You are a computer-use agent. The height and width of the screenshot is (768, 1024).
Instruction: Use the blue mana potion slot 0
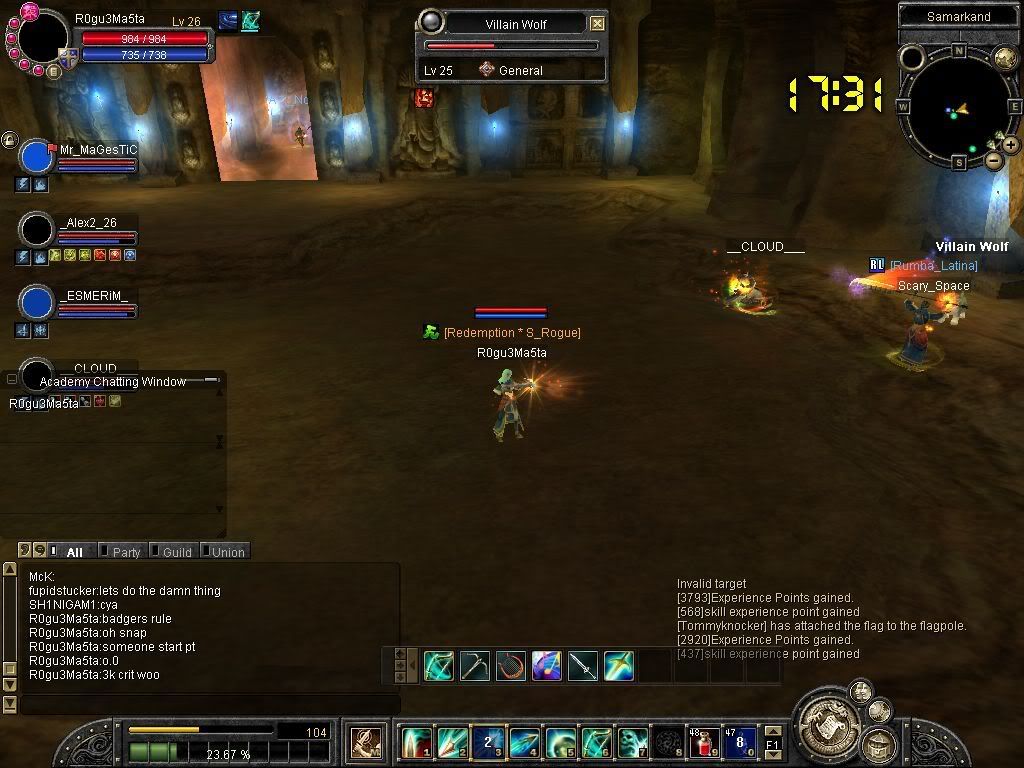[x=739, y=743]
